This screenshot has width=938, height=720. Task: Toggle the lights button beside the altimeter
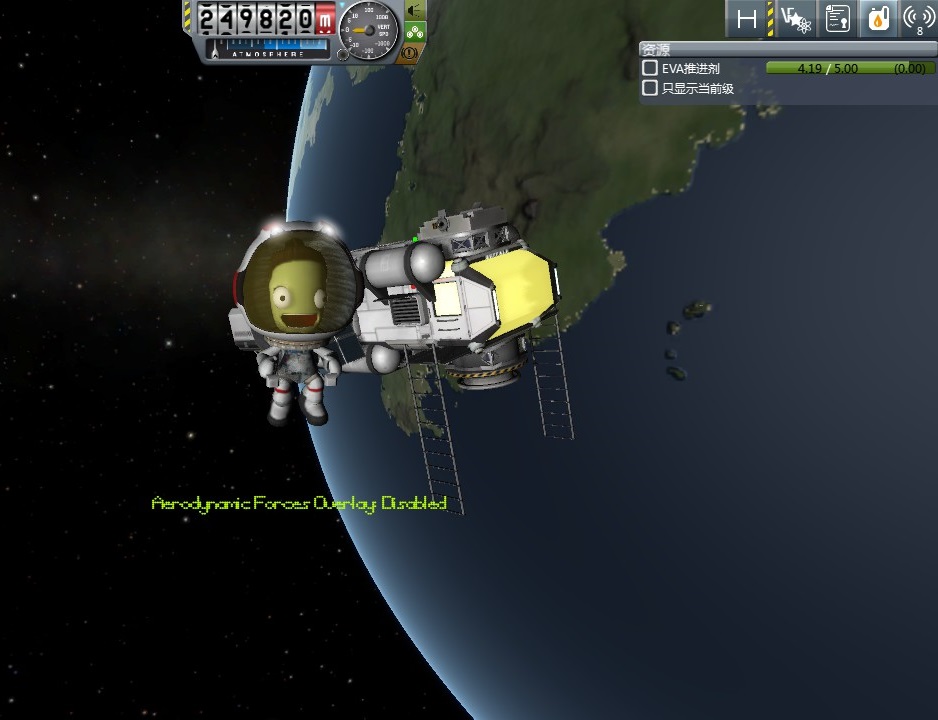(414, 10)
